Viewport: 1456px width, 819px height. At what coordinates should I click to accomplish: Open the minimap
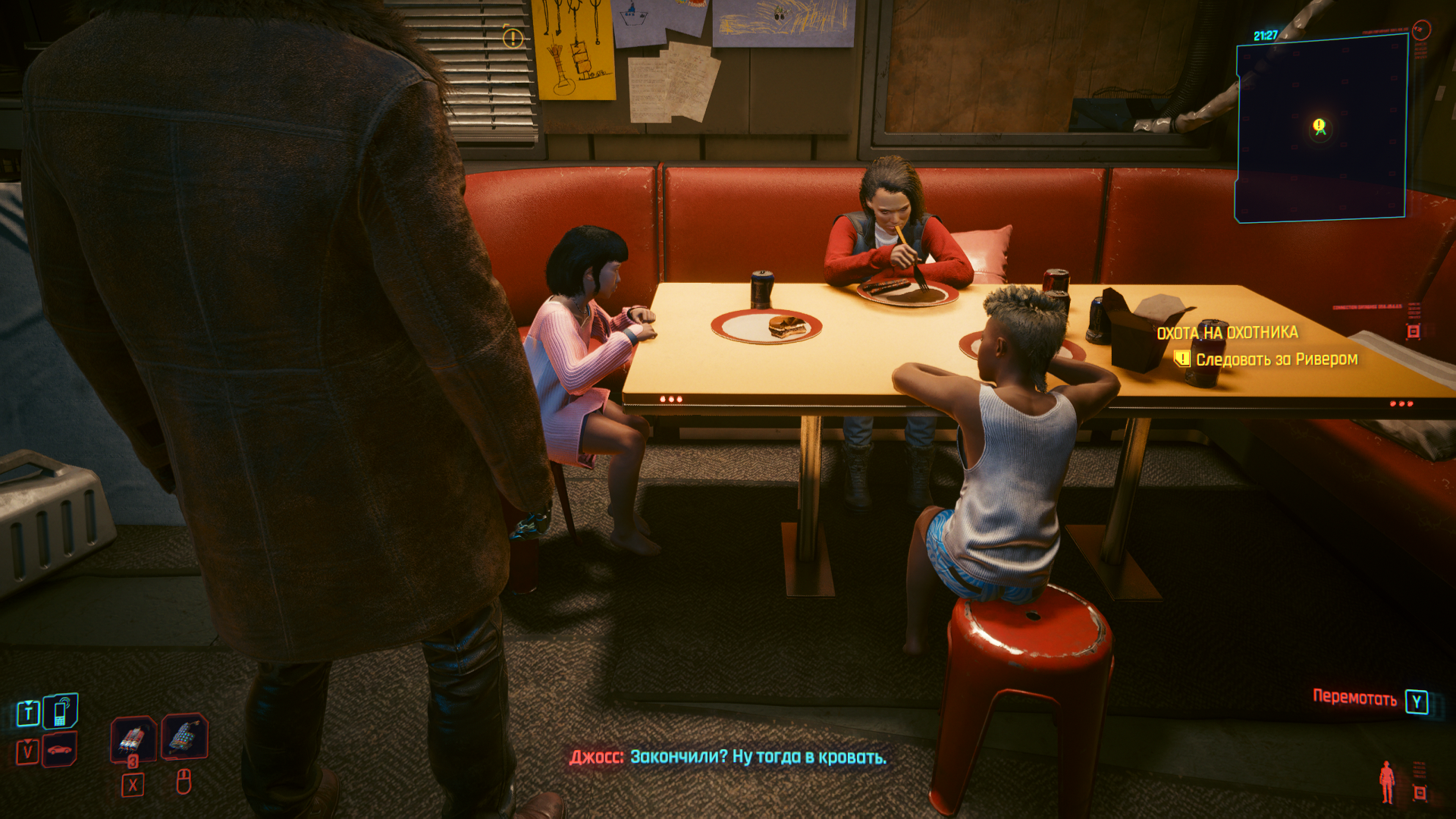click(1321, 129)
